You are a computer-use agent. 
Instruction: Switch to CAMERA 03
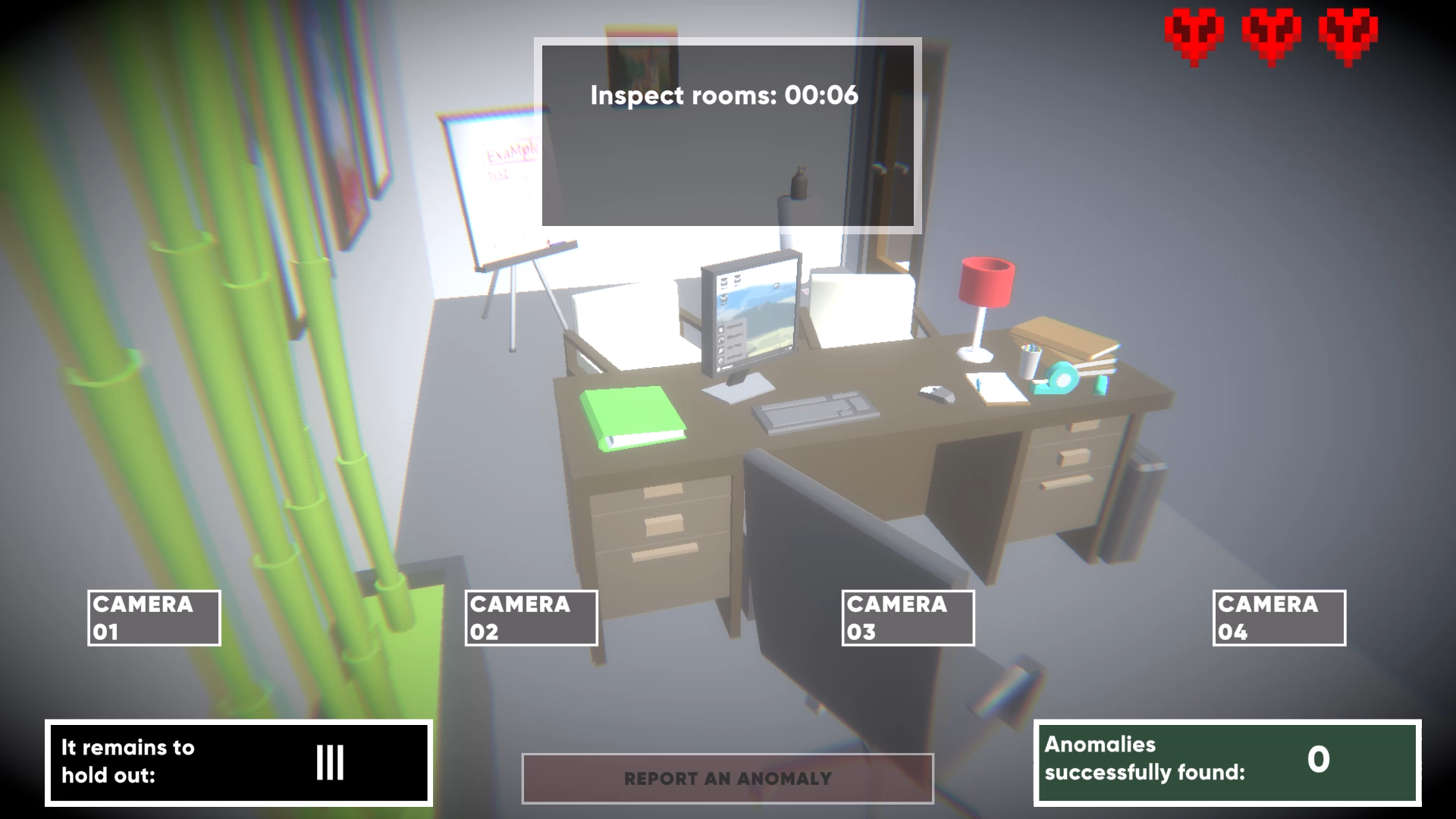pos(908,617)
